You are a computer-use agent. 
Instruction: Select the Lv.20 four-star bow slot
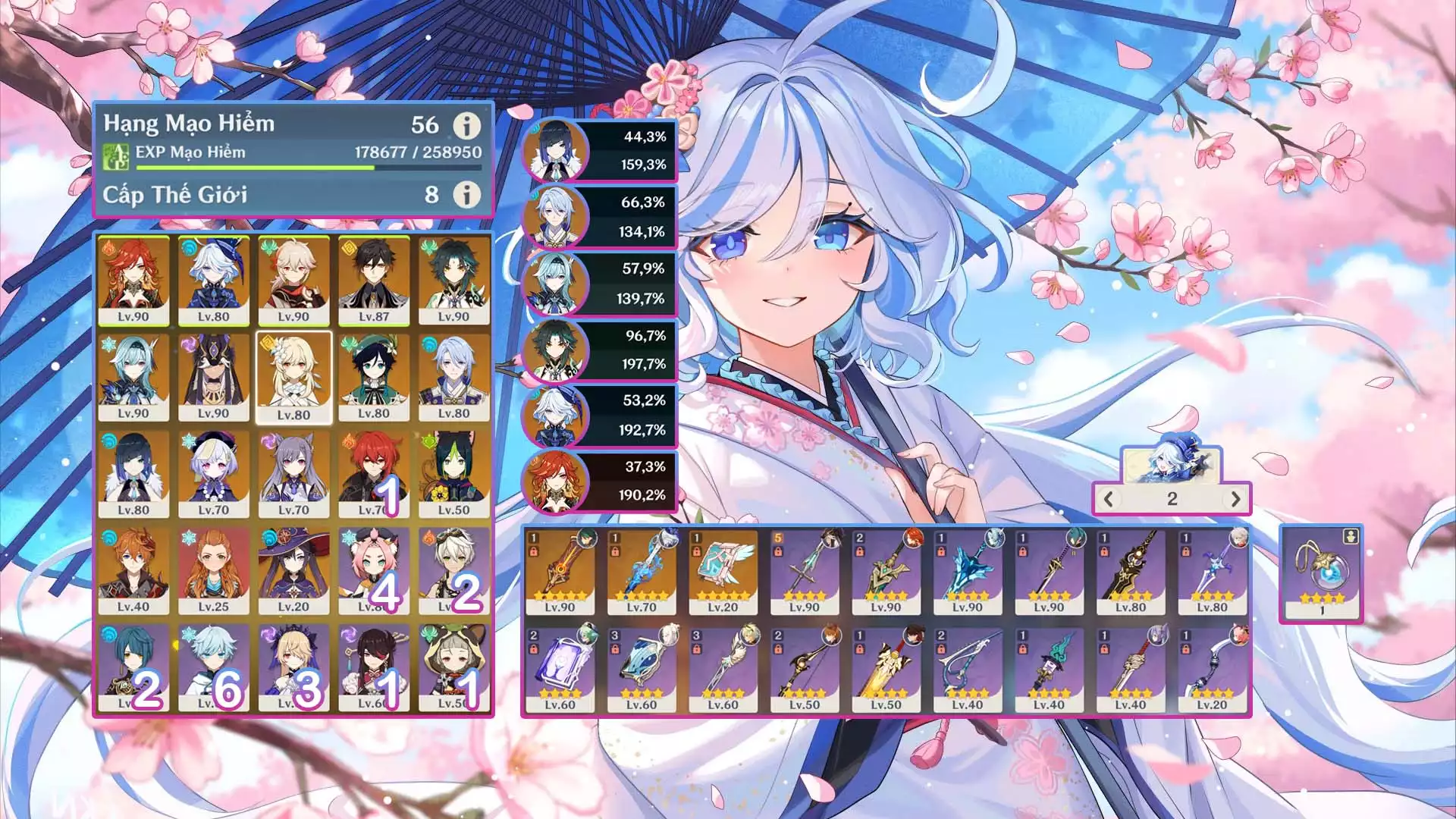(1212, 670)
